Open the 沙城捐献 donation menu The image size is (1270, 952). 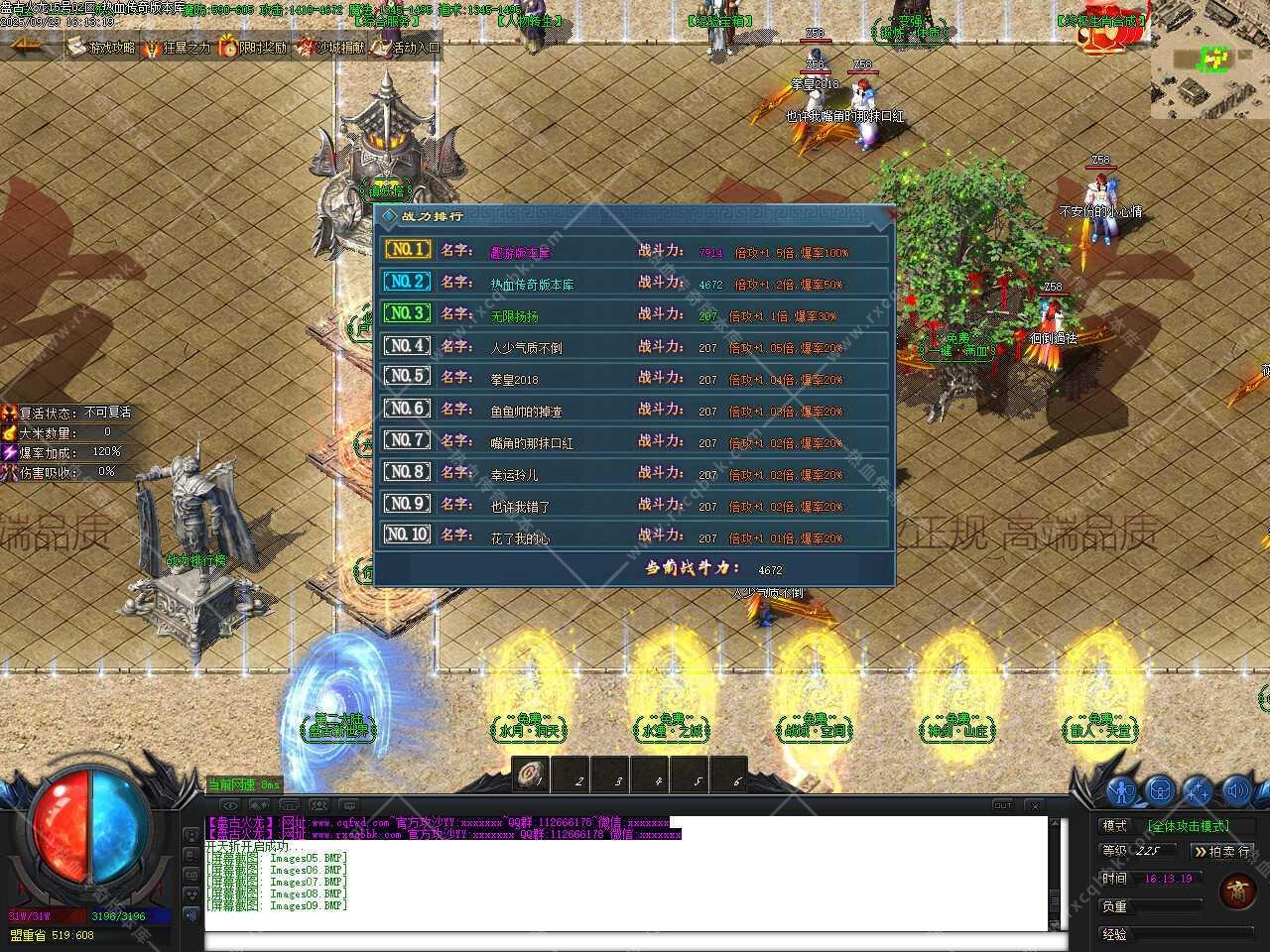click(330, 47)
